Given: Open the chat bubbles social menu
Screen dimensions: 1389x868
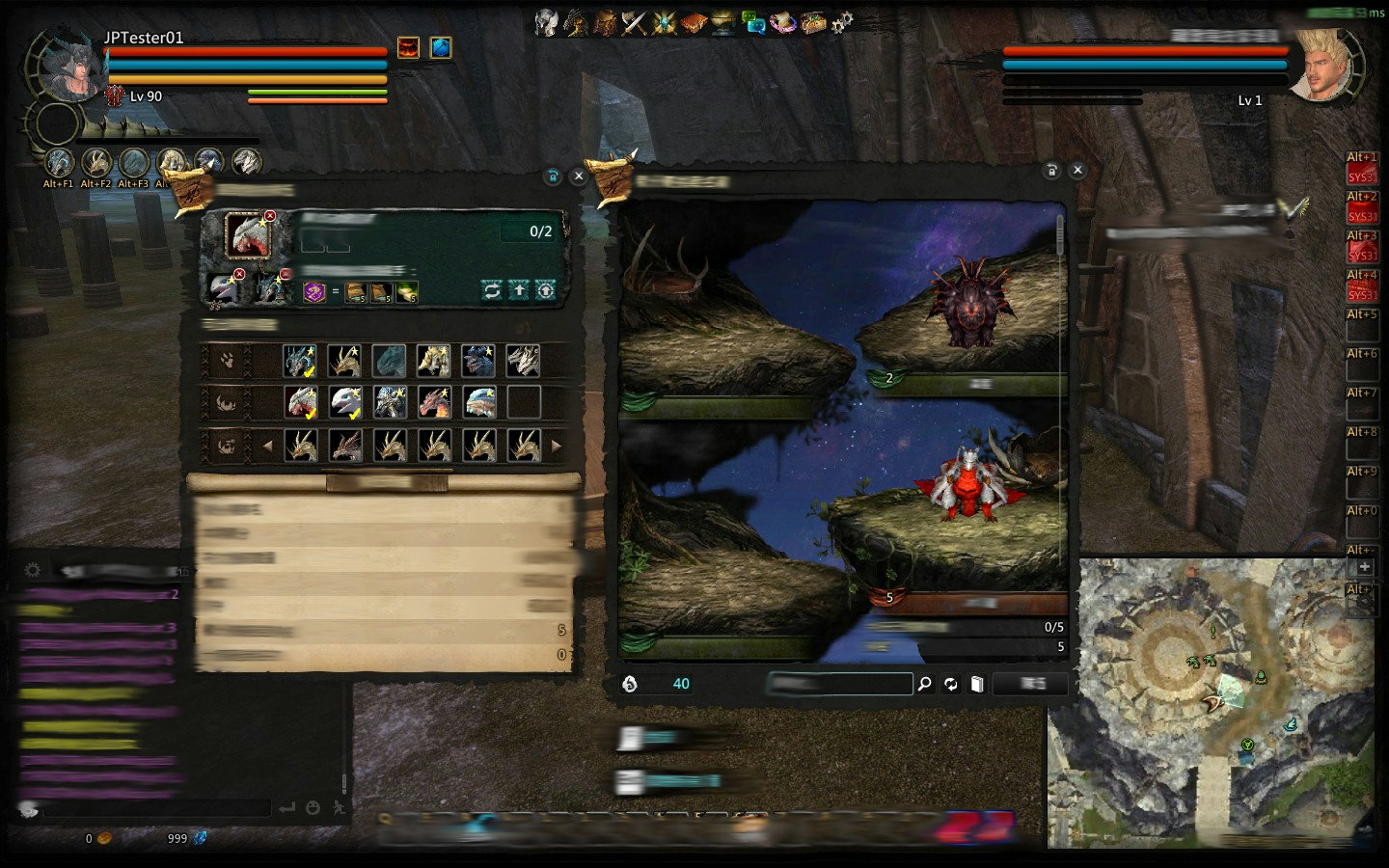Looking at the screenshot, I should 754,23.
